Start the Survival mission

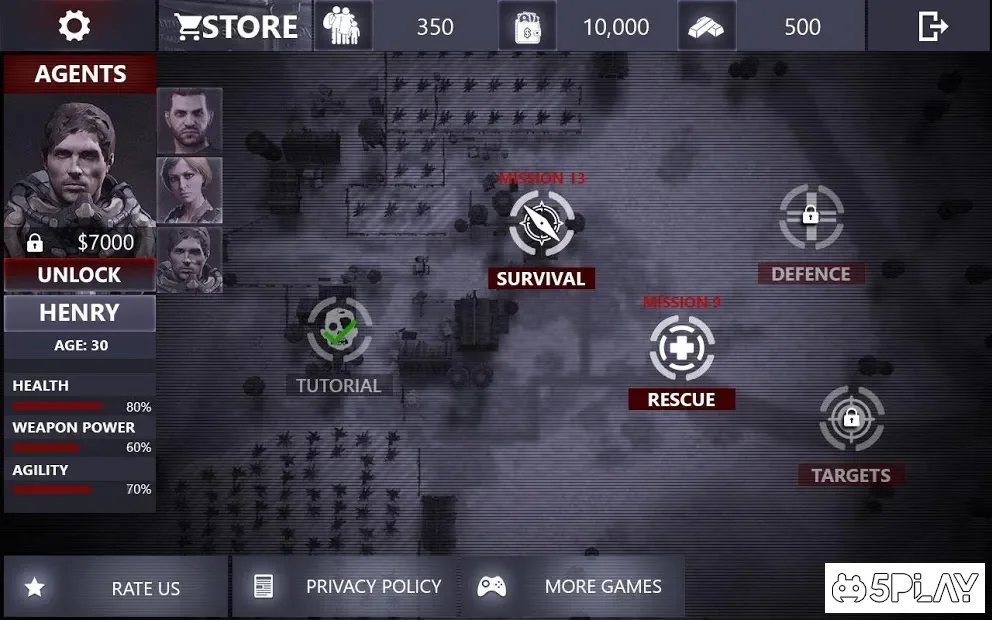point(541,224)
